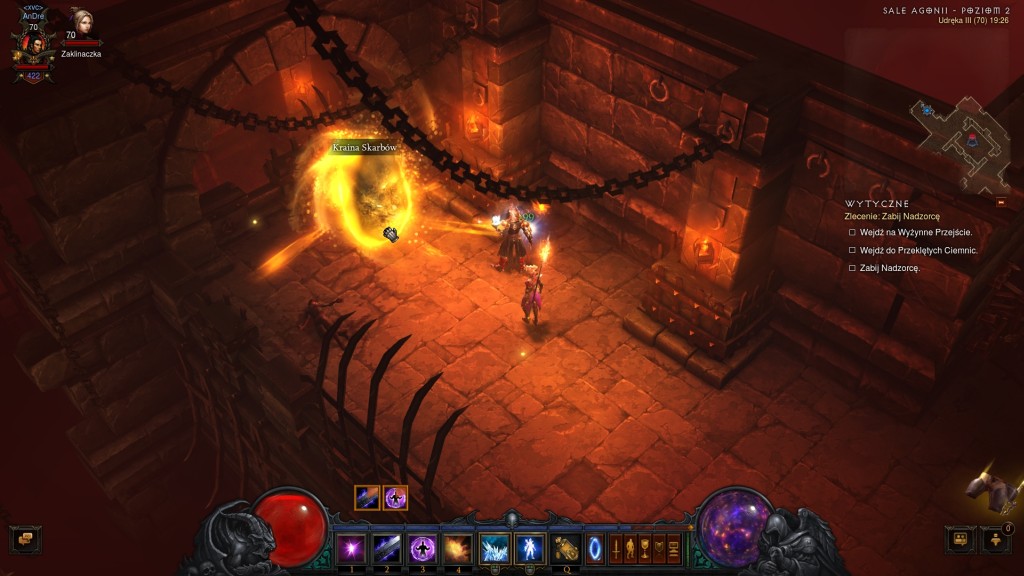Select the glowing white figure right-mouse skill

(529, 548)
